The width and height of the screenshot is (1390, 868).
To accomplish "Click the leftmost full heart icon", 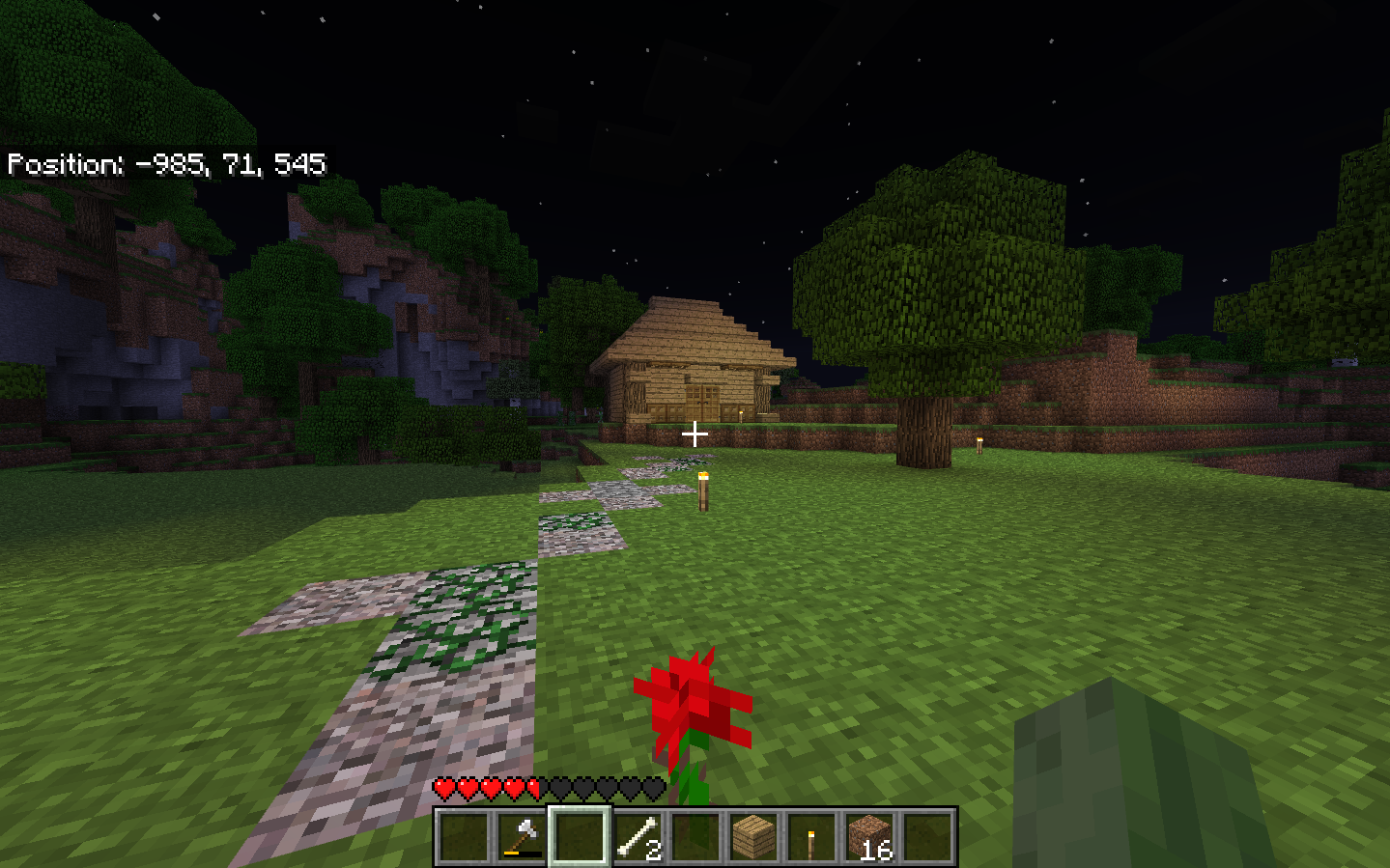I will point(442,789).
